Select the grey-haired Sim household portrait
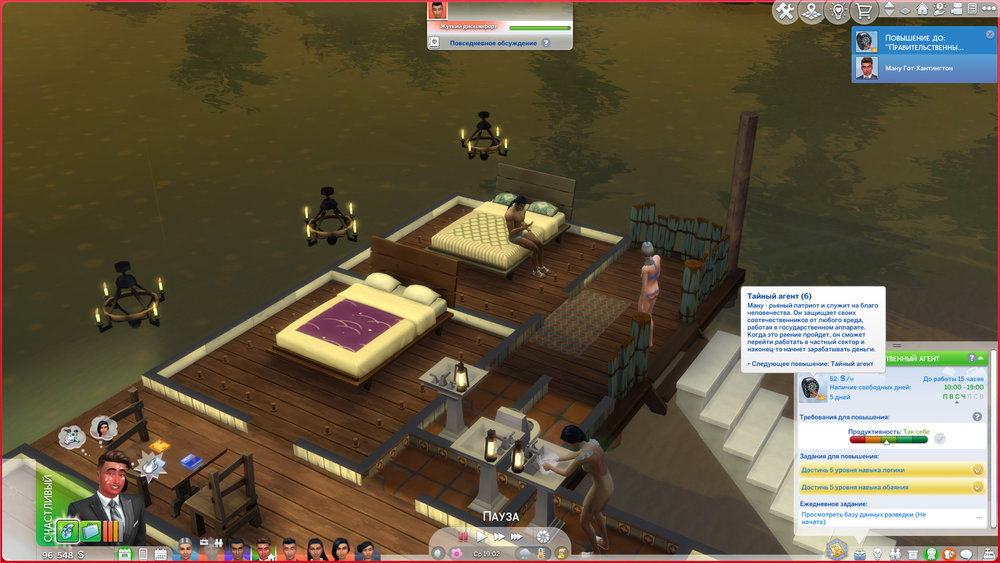The height and width of the screenshot is (563, 1000). (185, 549)
